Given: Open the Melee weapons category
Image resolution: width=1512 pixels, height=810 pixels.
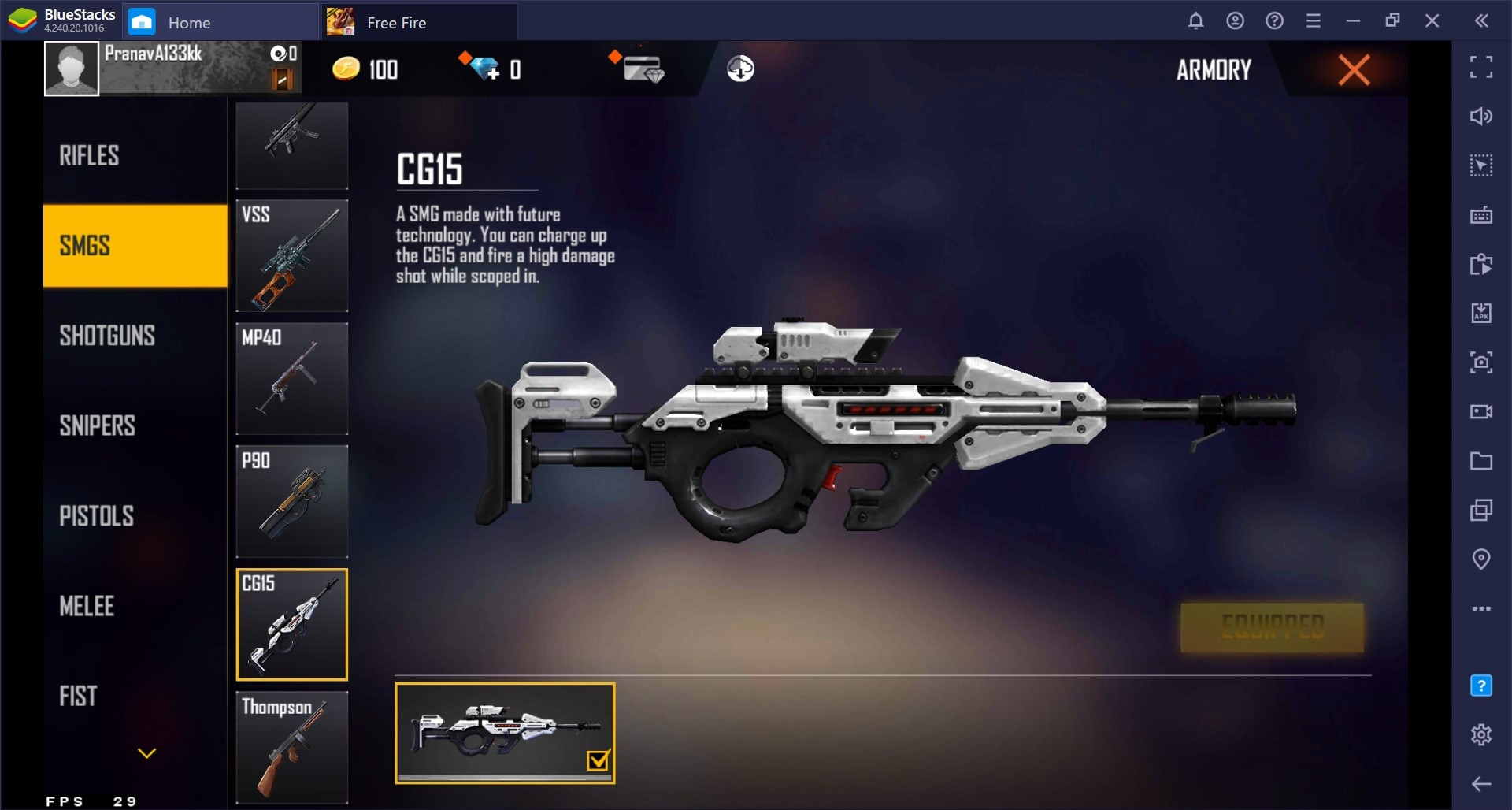Looking at the screenshot, I should (87, 606).
